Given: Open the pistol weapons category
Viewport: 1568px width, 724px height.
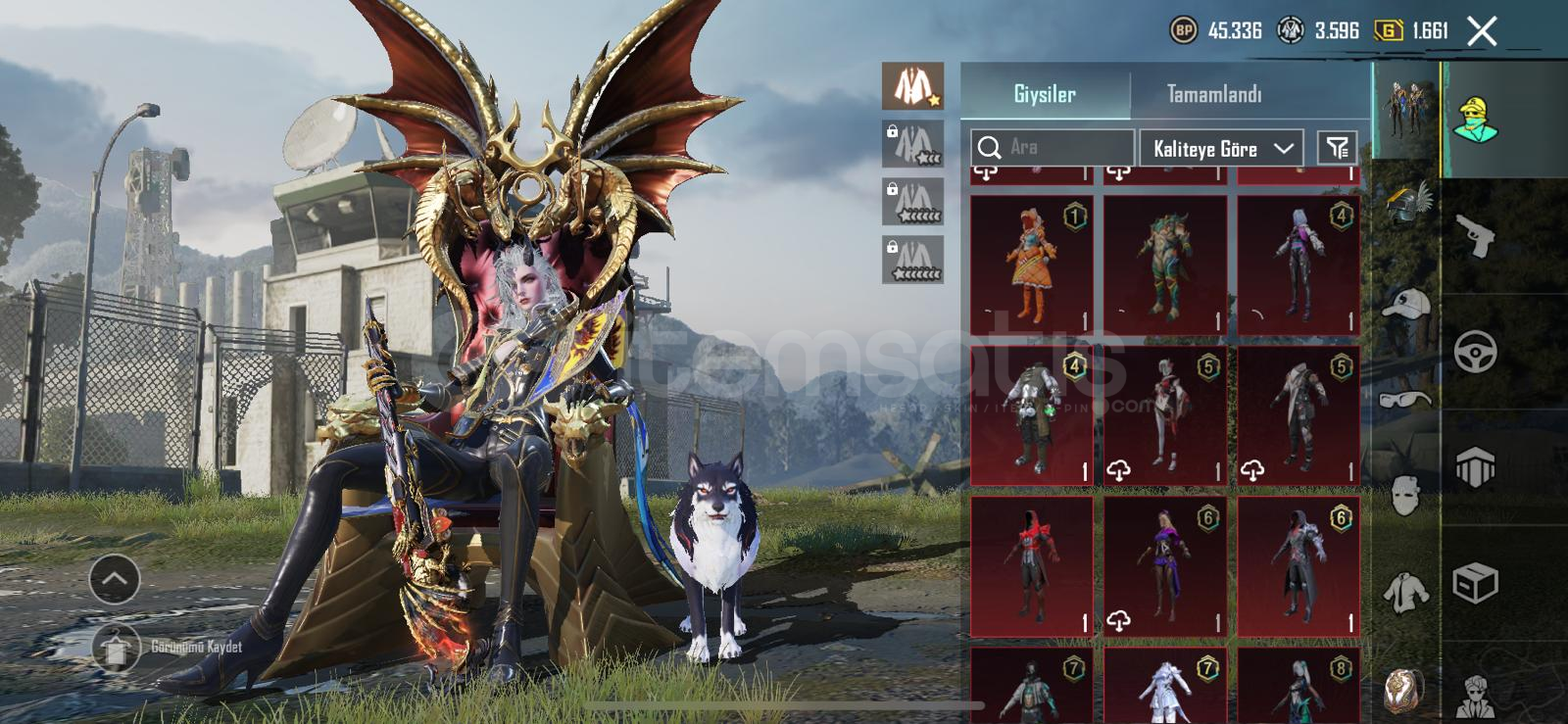Looking at the screenshot, I should (x=1475, y=235).
